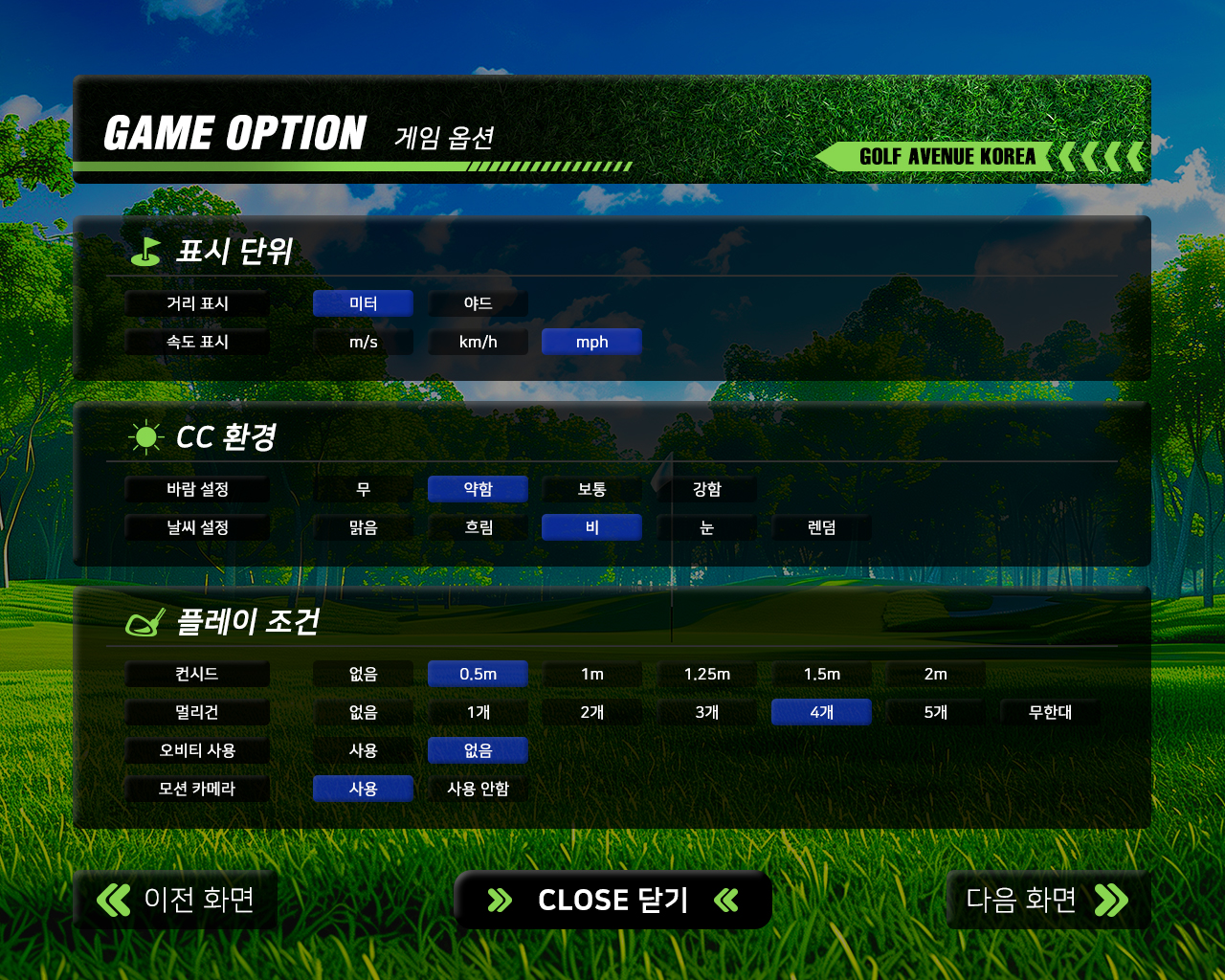Click CLOSE 닫기 button
This screenshot has height=980, width=1225.
(x=612, y=900)
